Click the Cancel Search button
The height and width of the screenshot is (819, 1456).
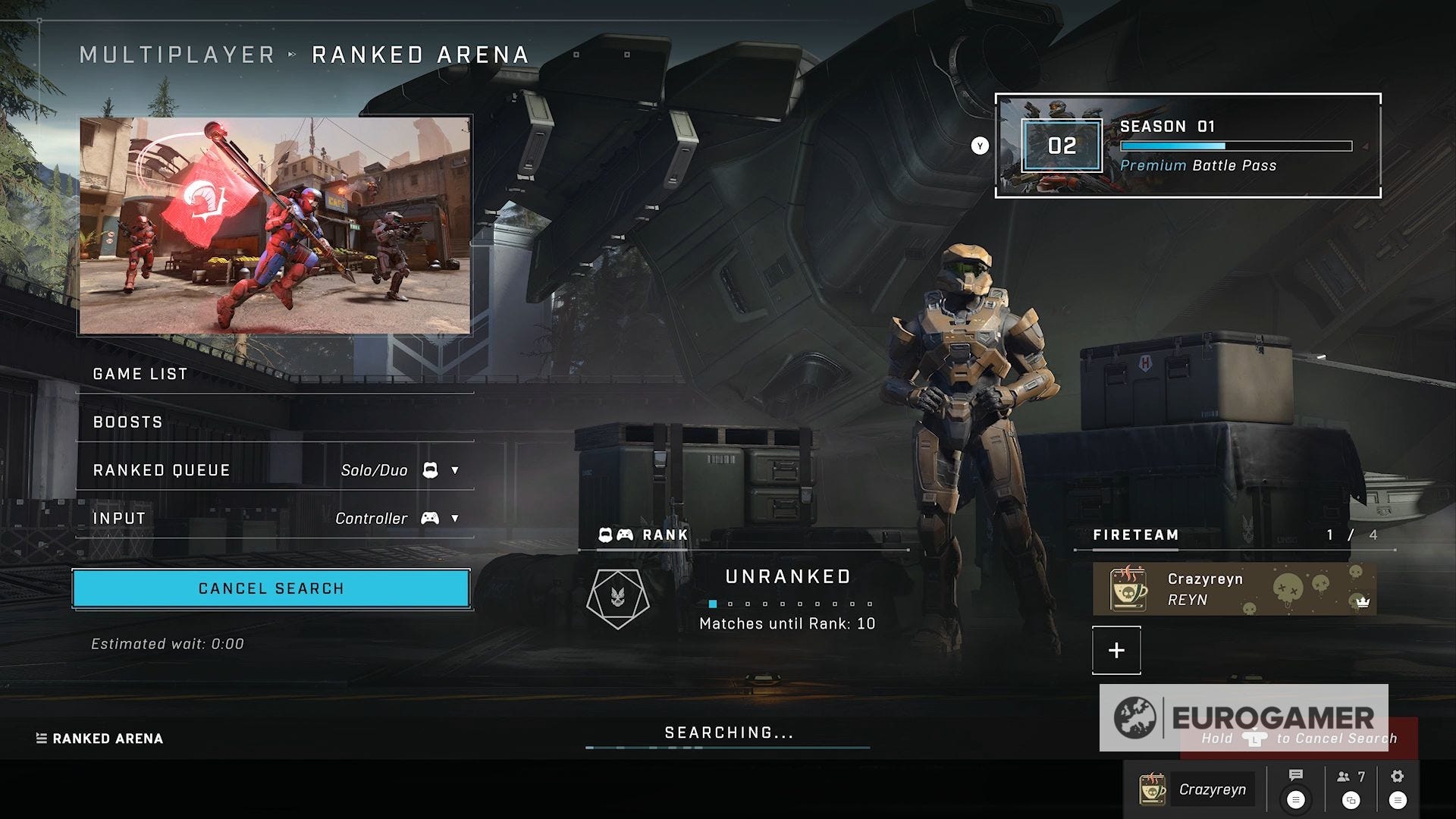coord(270,588)
